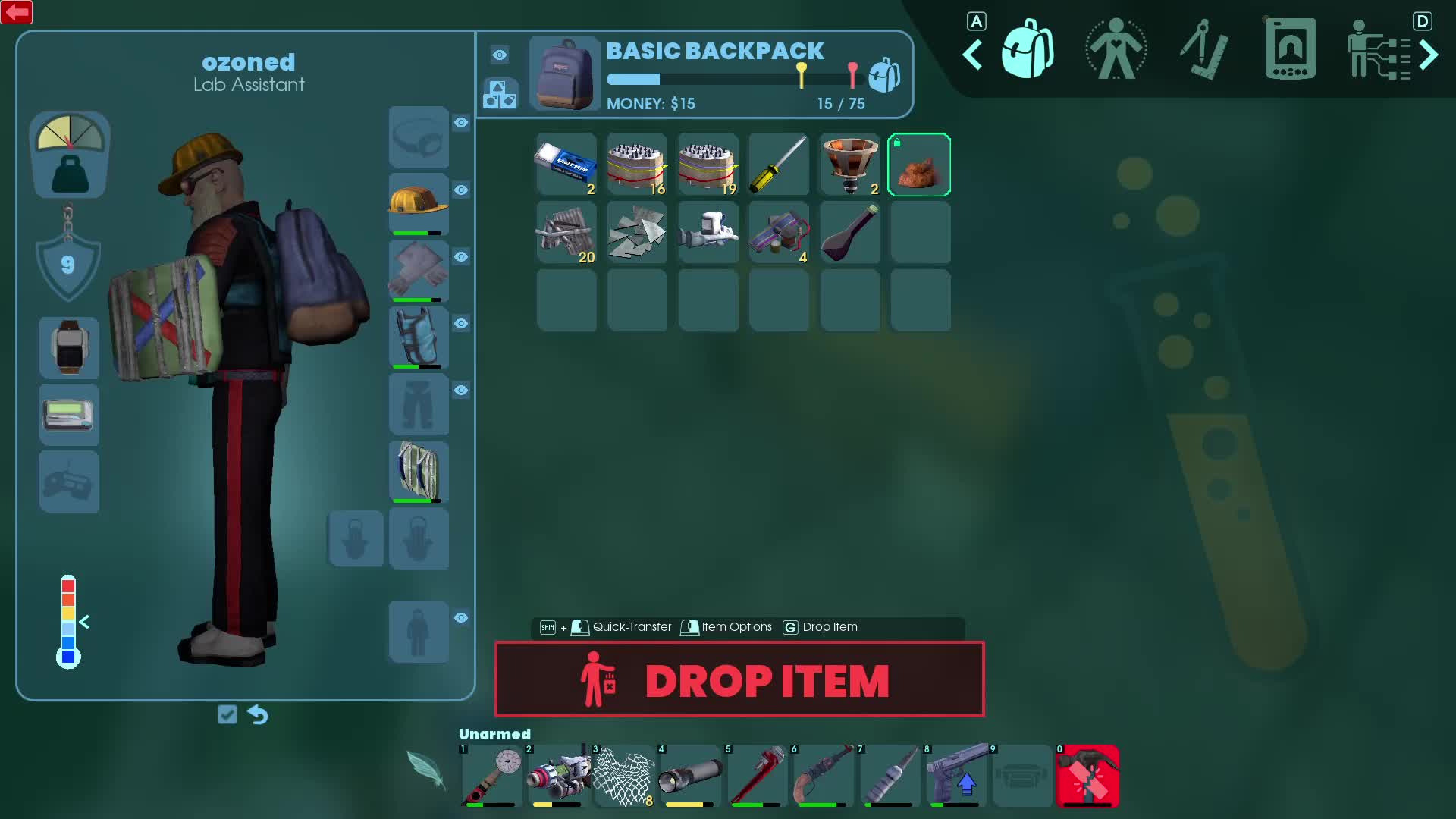
Task: Switch to the backpack inventory tab
Action: pos(1028,50)
